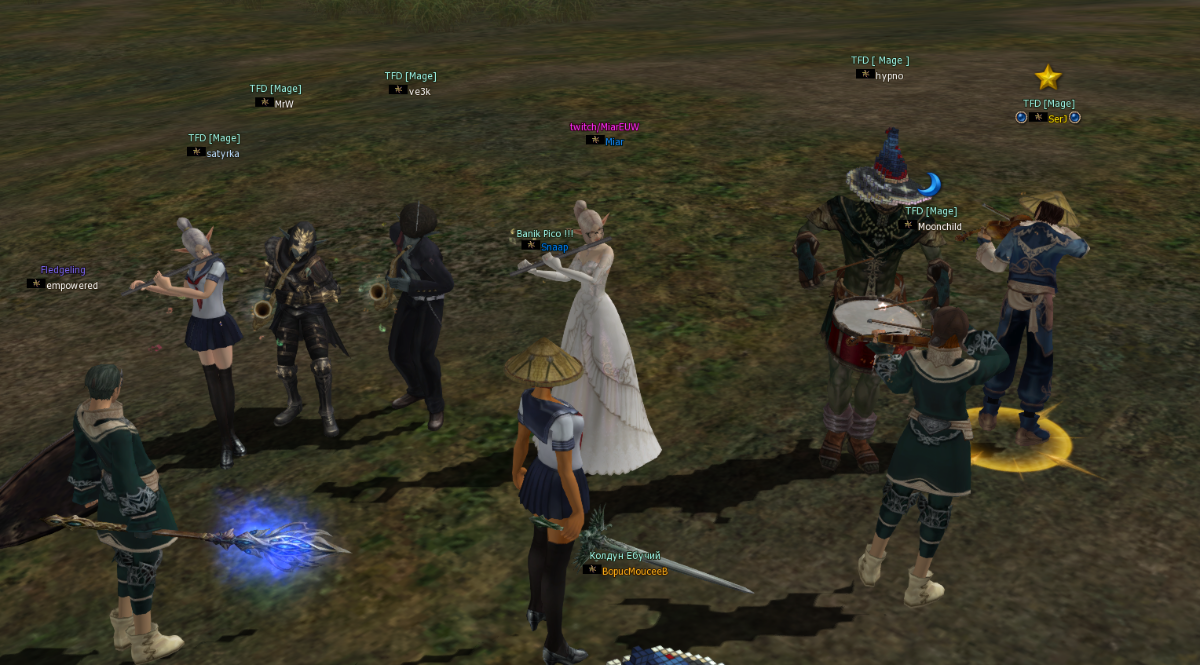Click the Moonchild nameplate
Image resolution: width=1200 pixels, height=665 pixels.
[939, 227]
